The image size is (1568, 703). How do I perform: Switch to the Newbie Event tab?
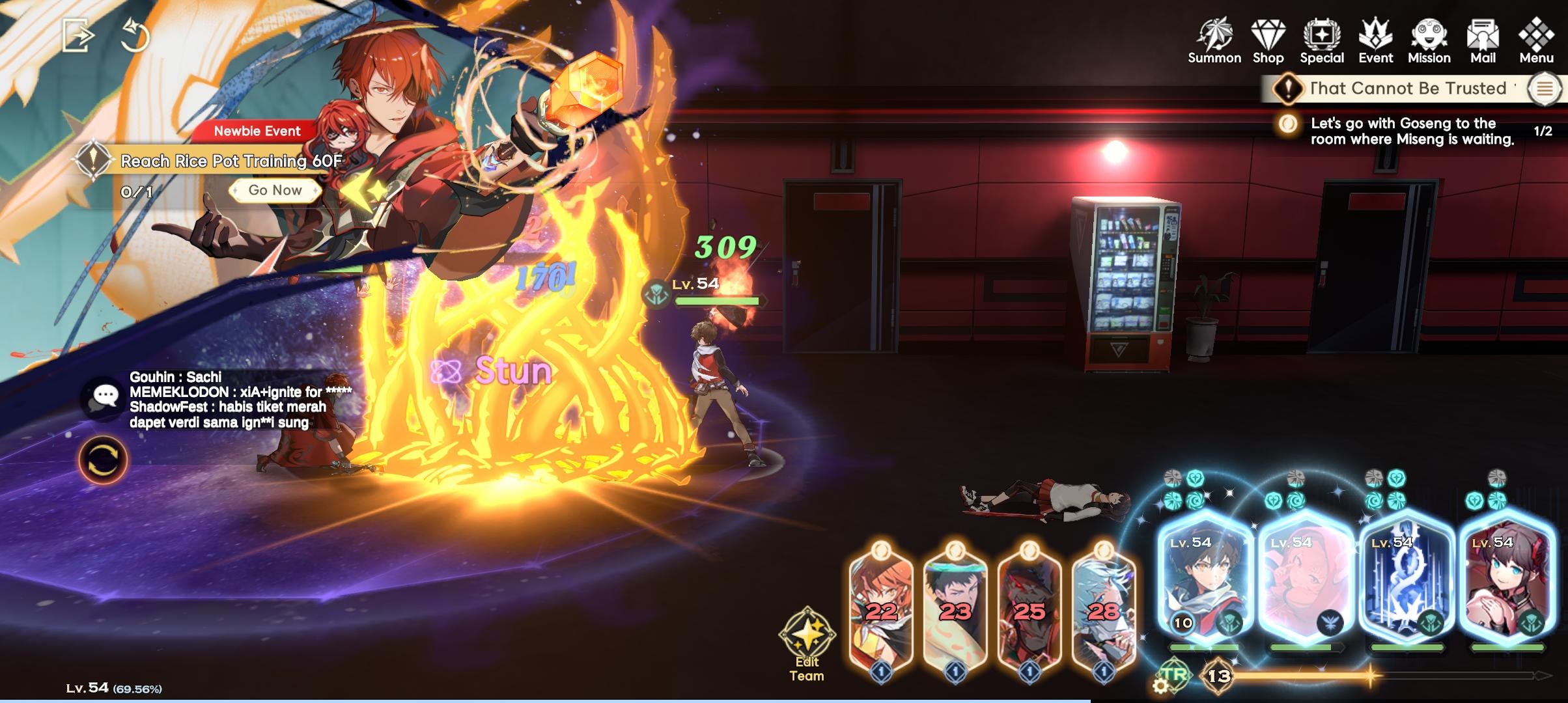[257, 131]
